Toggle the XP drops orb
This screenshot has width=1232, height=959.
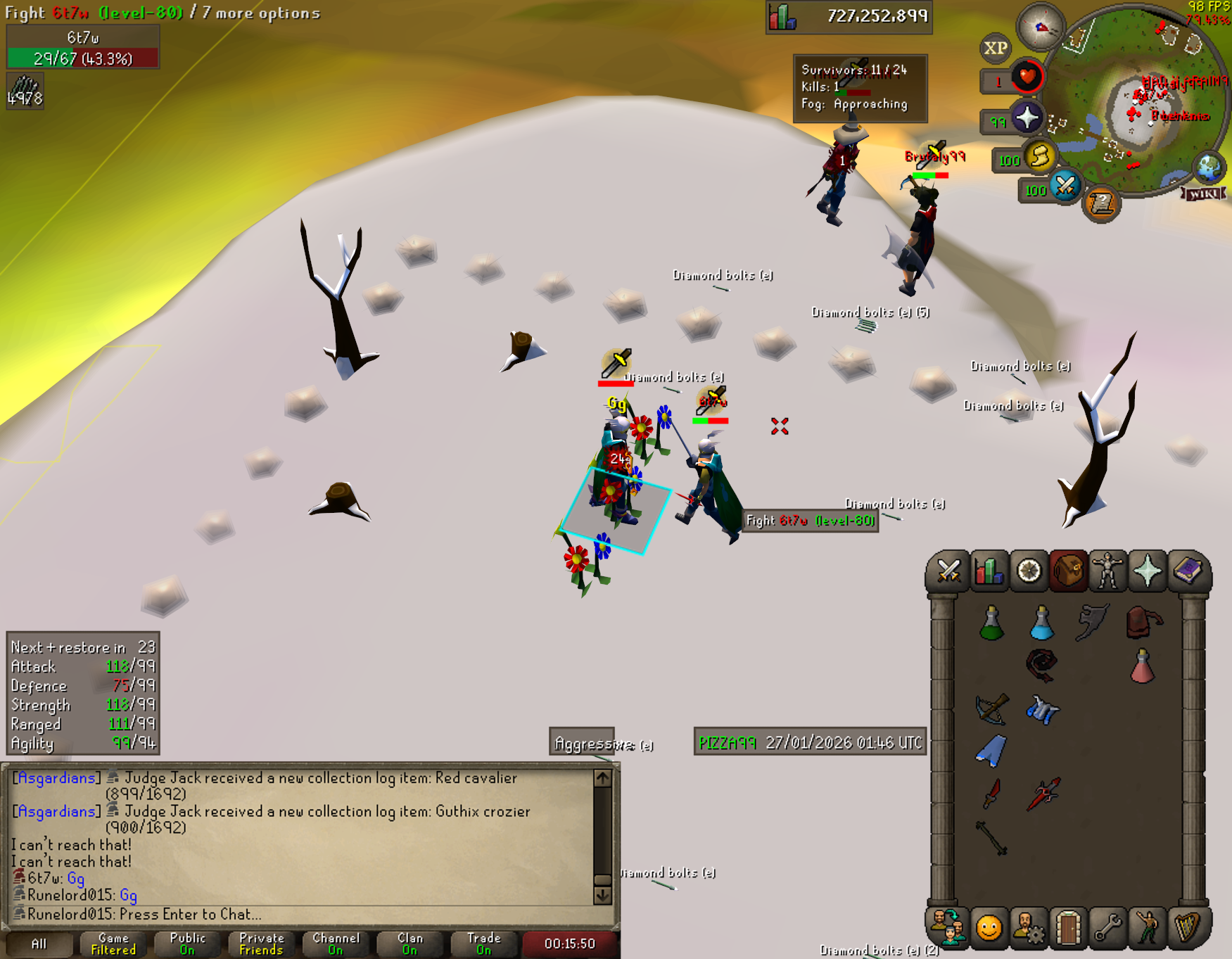tap(995, 48)
